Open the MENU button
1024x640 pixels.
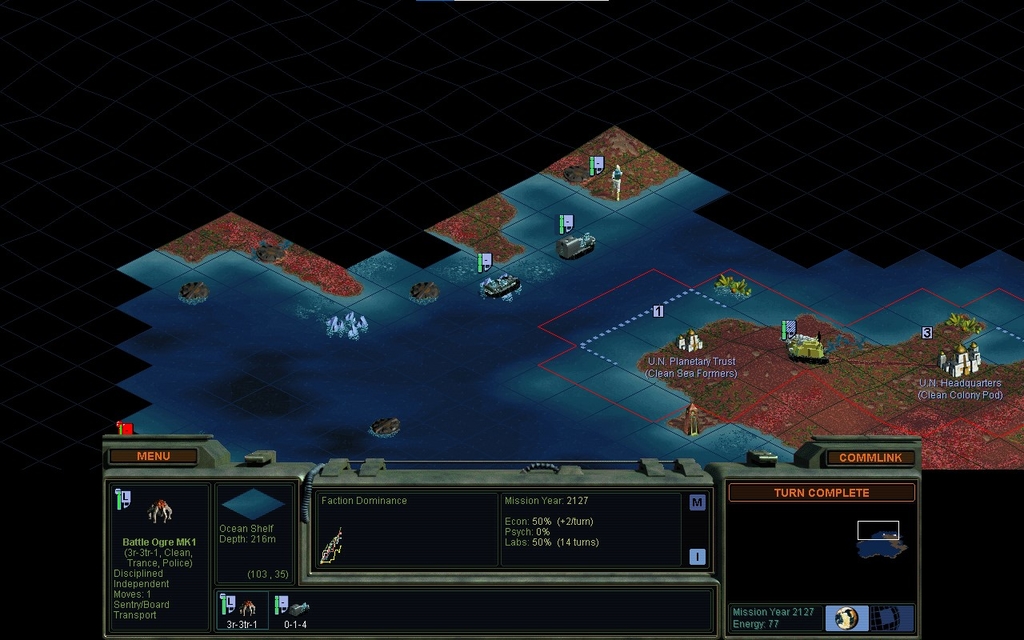click(153, 456)
